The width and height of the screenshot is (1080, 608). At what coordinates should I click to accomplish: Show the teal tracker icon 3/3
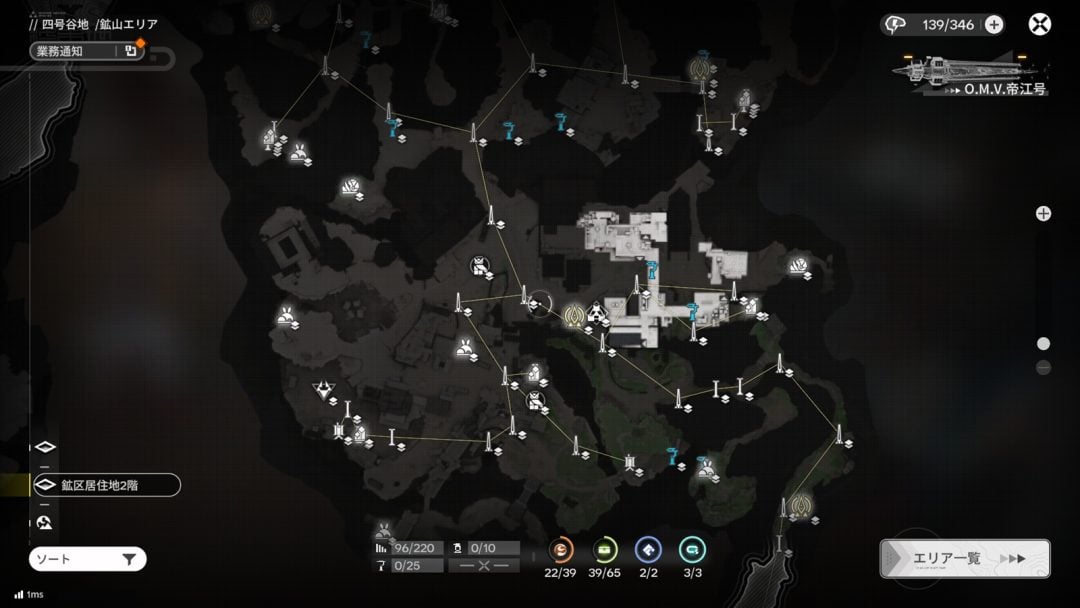[x=691, y=549]
